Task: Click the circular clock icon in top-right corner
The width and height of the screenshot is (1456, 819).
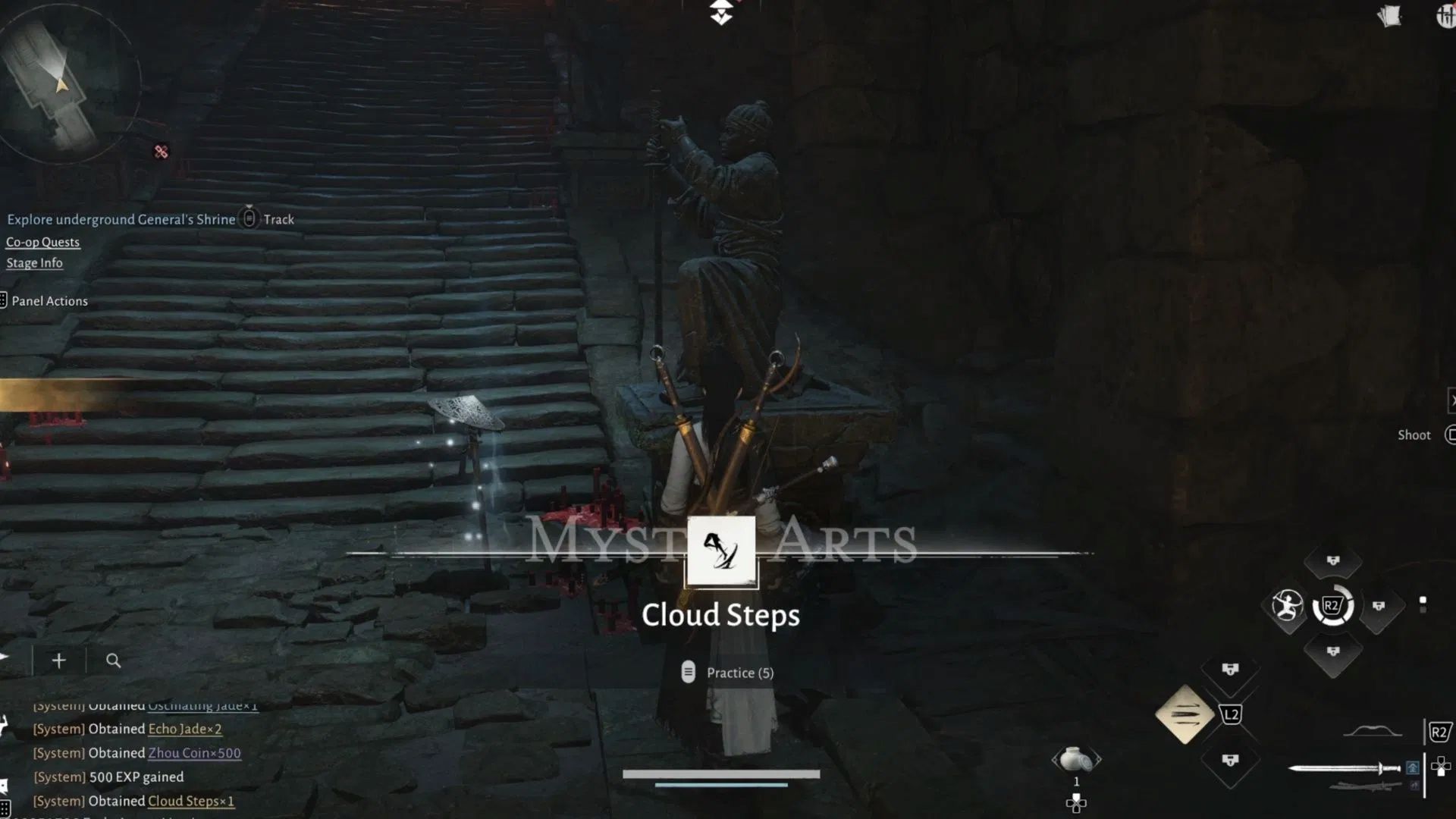Action: (1445, 17)
